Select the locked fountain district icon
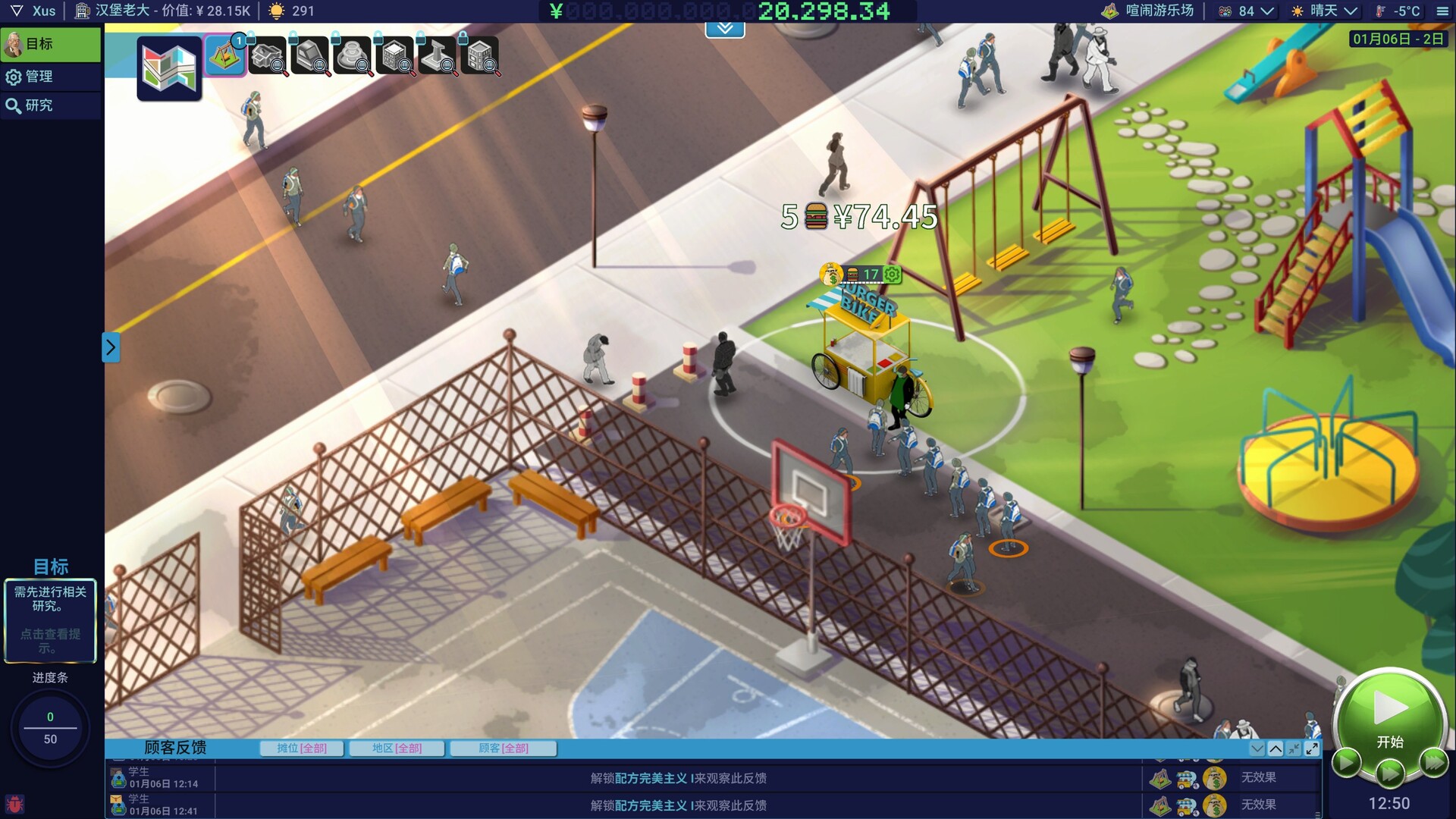 pyautogui.click(x=353, y=56)
